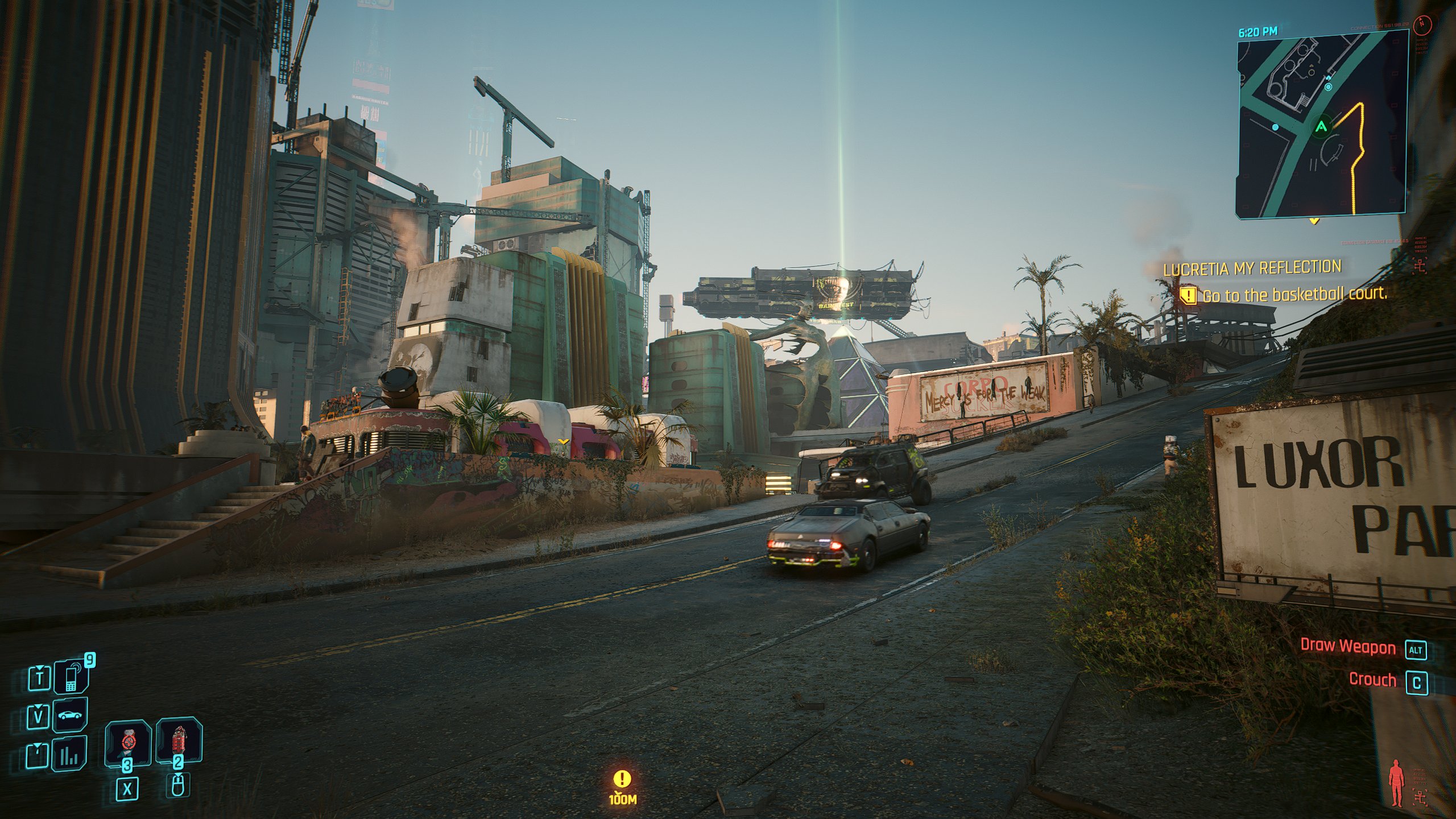Call your vehicle with the car icon
Viewport: 1456px width, 819px height.
tap(70, 715)
